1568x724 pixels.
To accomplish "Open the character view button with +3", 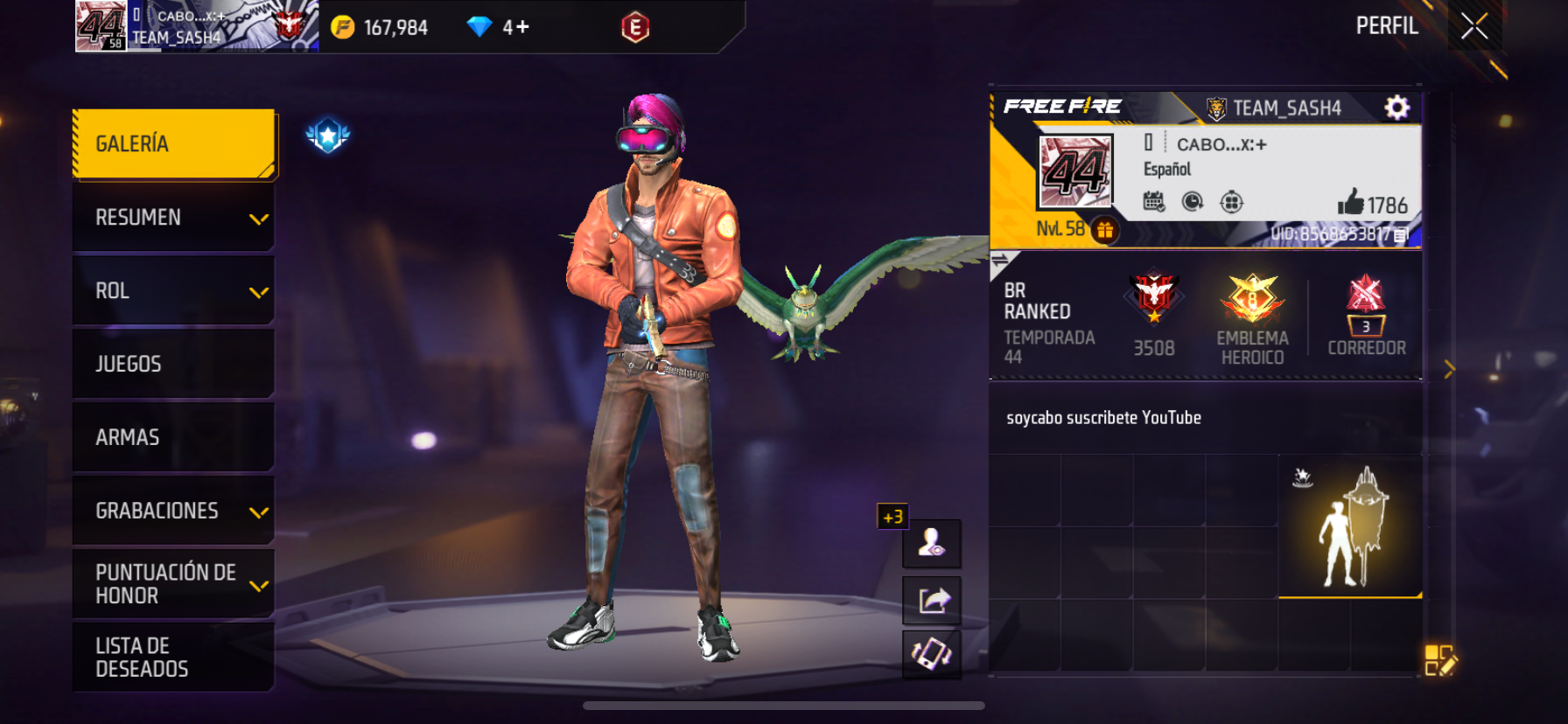I will pyautogui.click(x=932, y=543).
